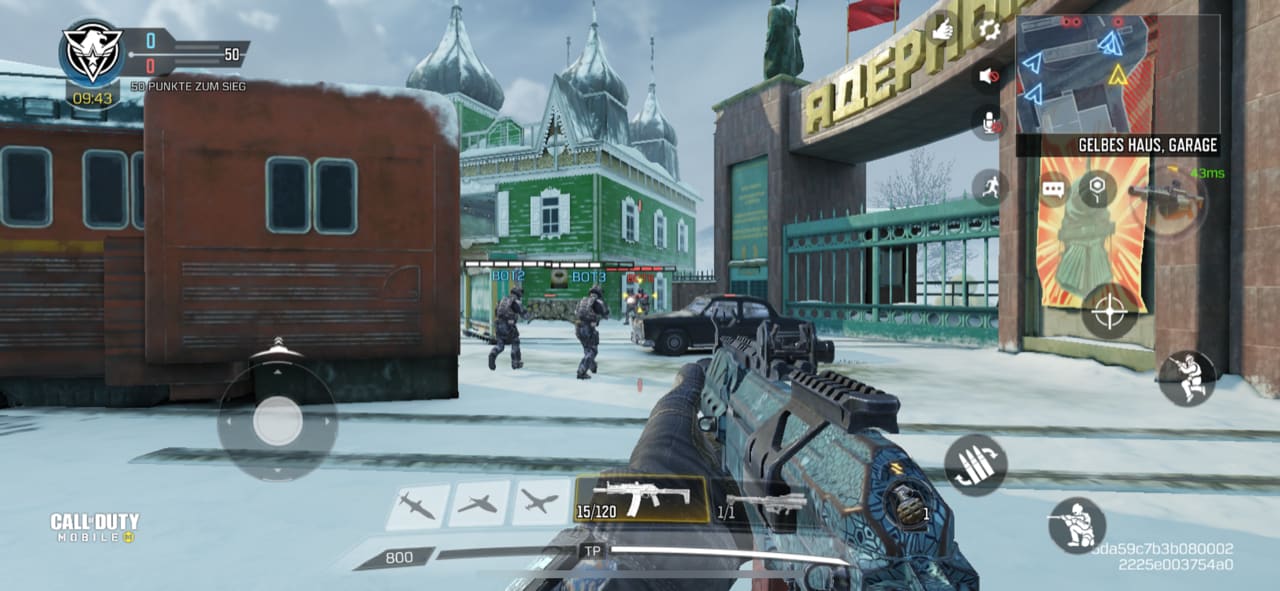The image size is (1280, 591).
Task: Select the first missile scorestreak slot
Action: [x=417, y=504]
